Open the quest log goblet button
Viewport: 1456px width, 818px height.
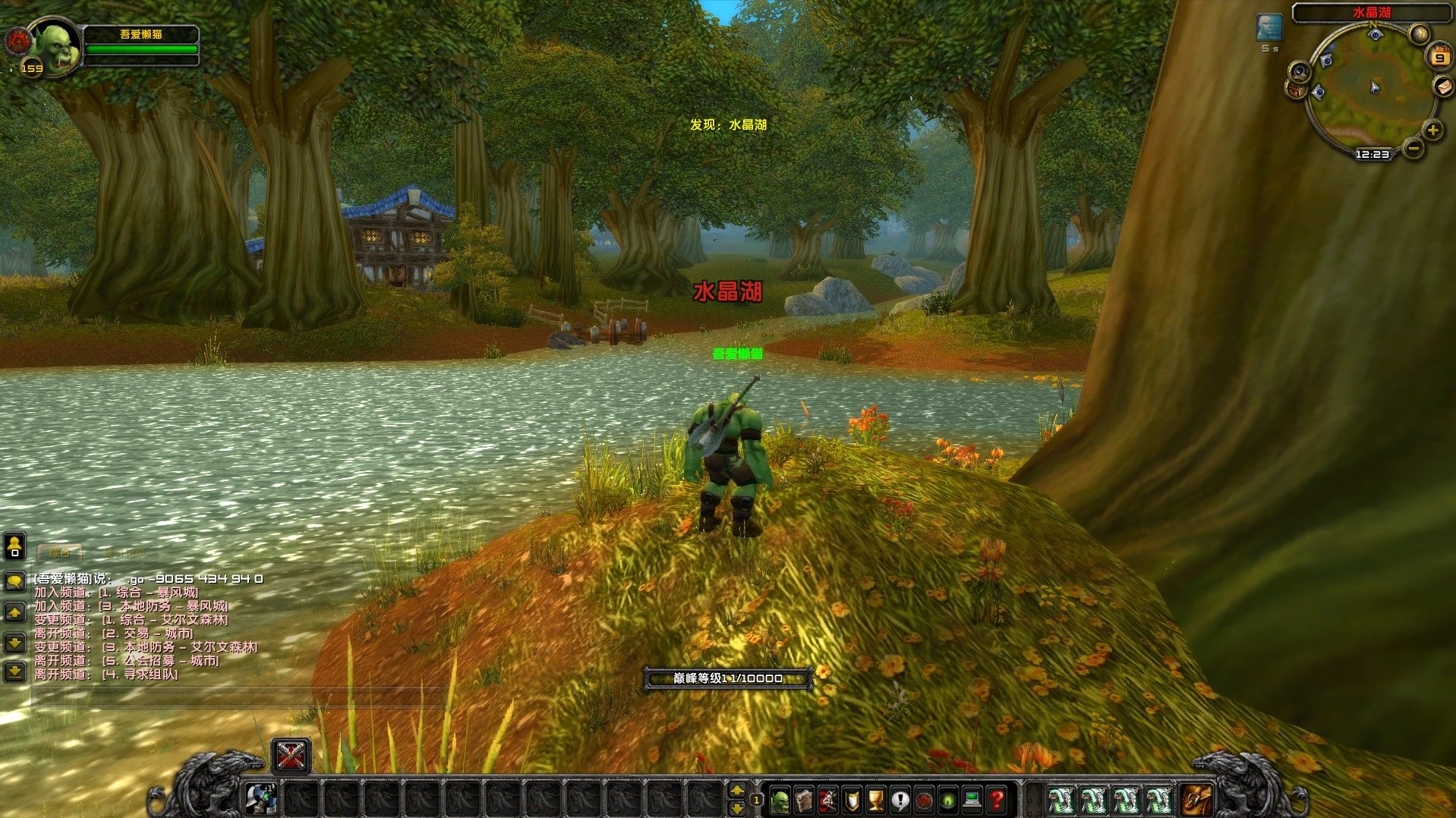[876, 800]
